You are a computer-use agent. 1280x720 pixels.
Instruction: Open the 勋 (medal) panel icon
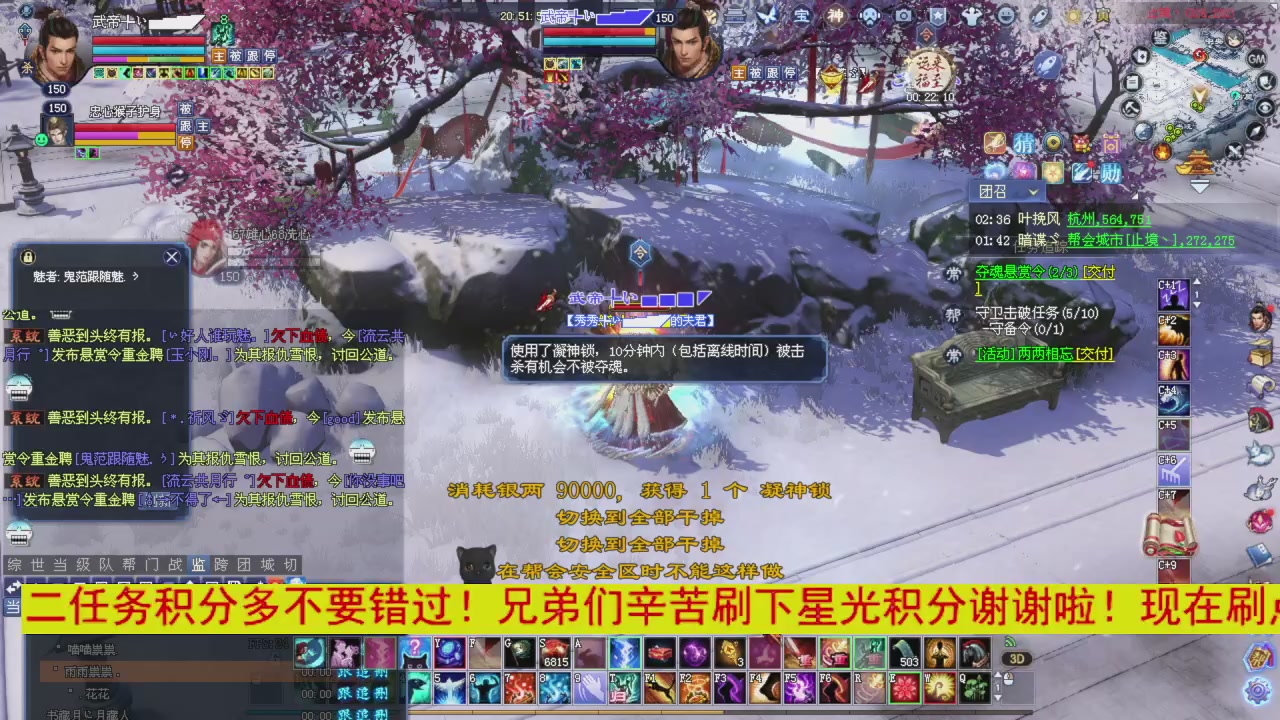coord(1110,171)
